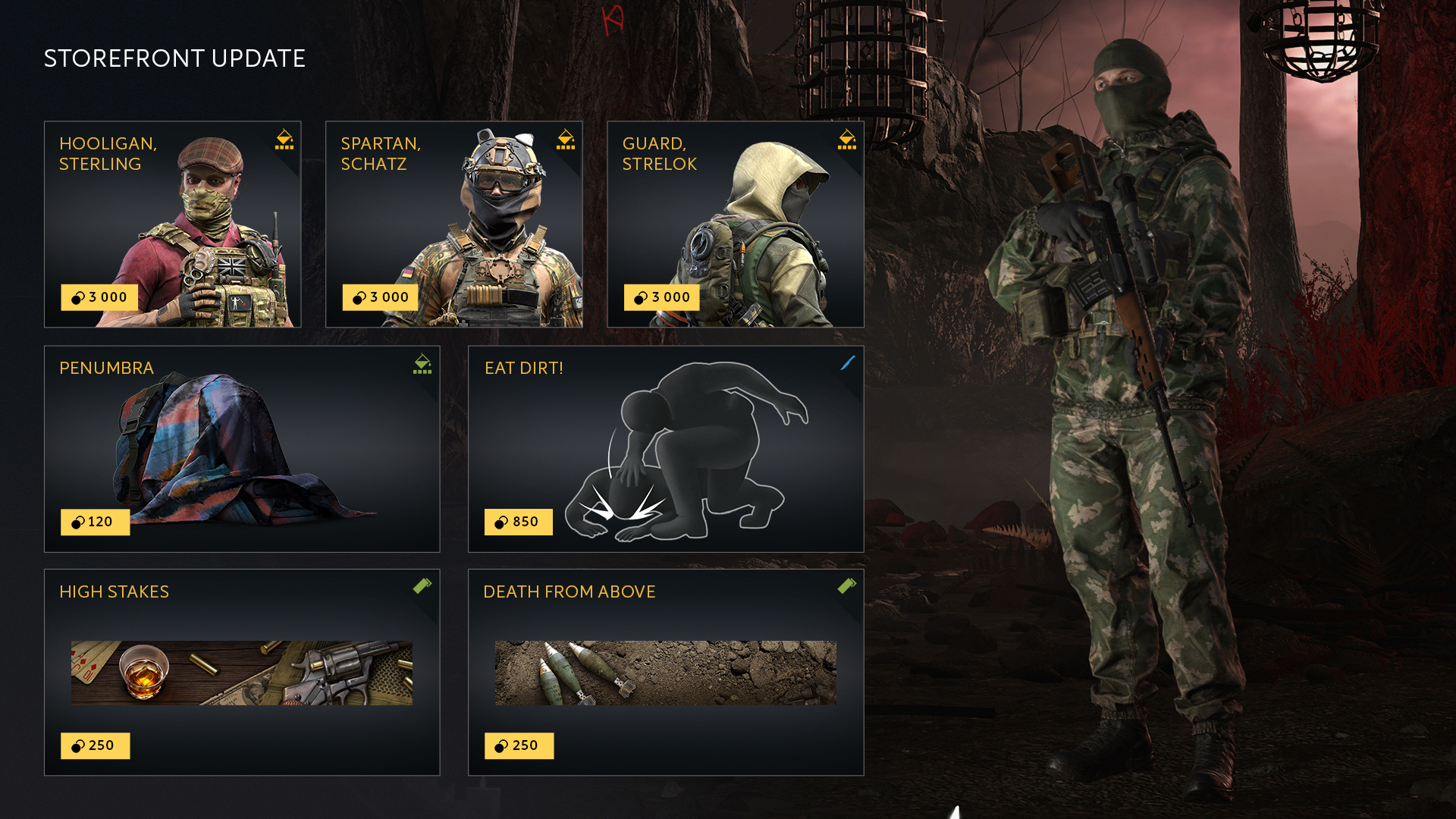Buy High Stakes using its 250 price

click(x=95, y=745)
